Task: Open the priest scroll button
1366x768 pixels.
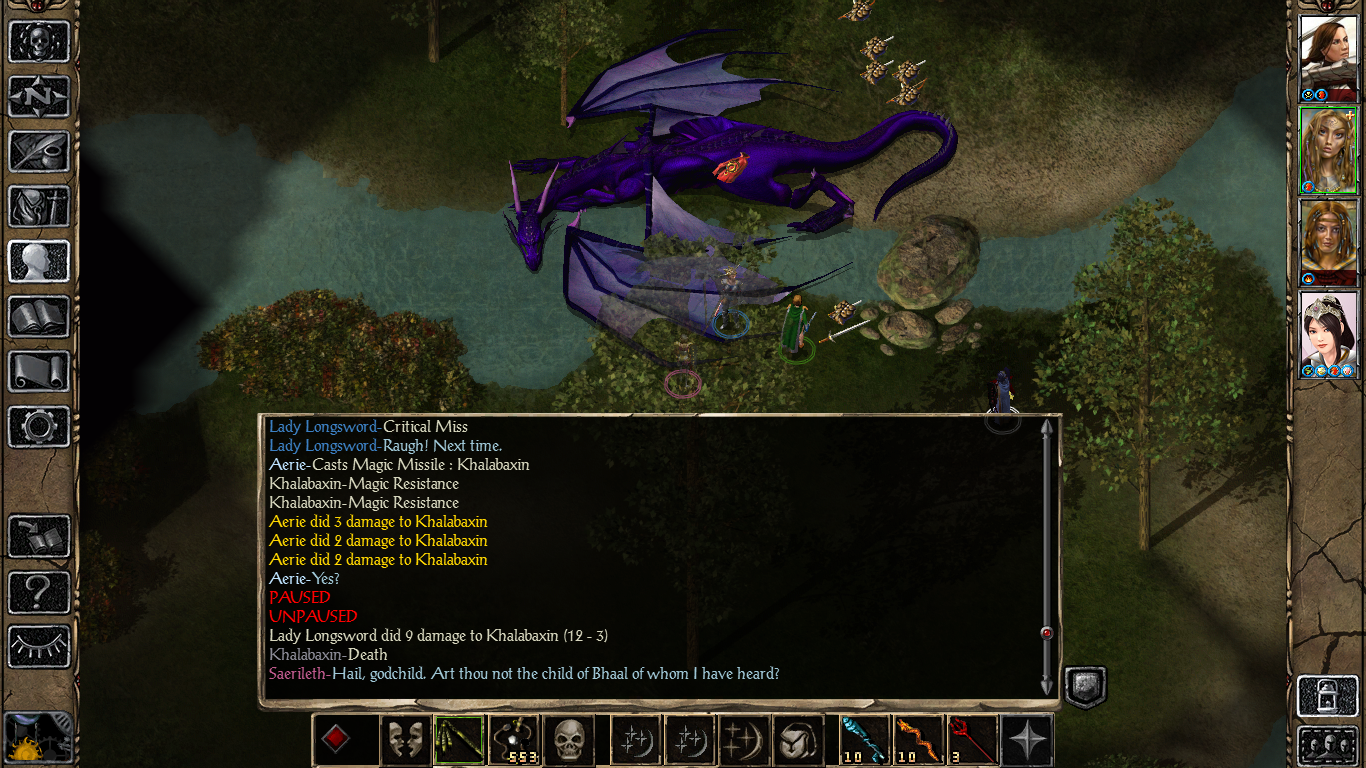Action: (x=39, y=372)
